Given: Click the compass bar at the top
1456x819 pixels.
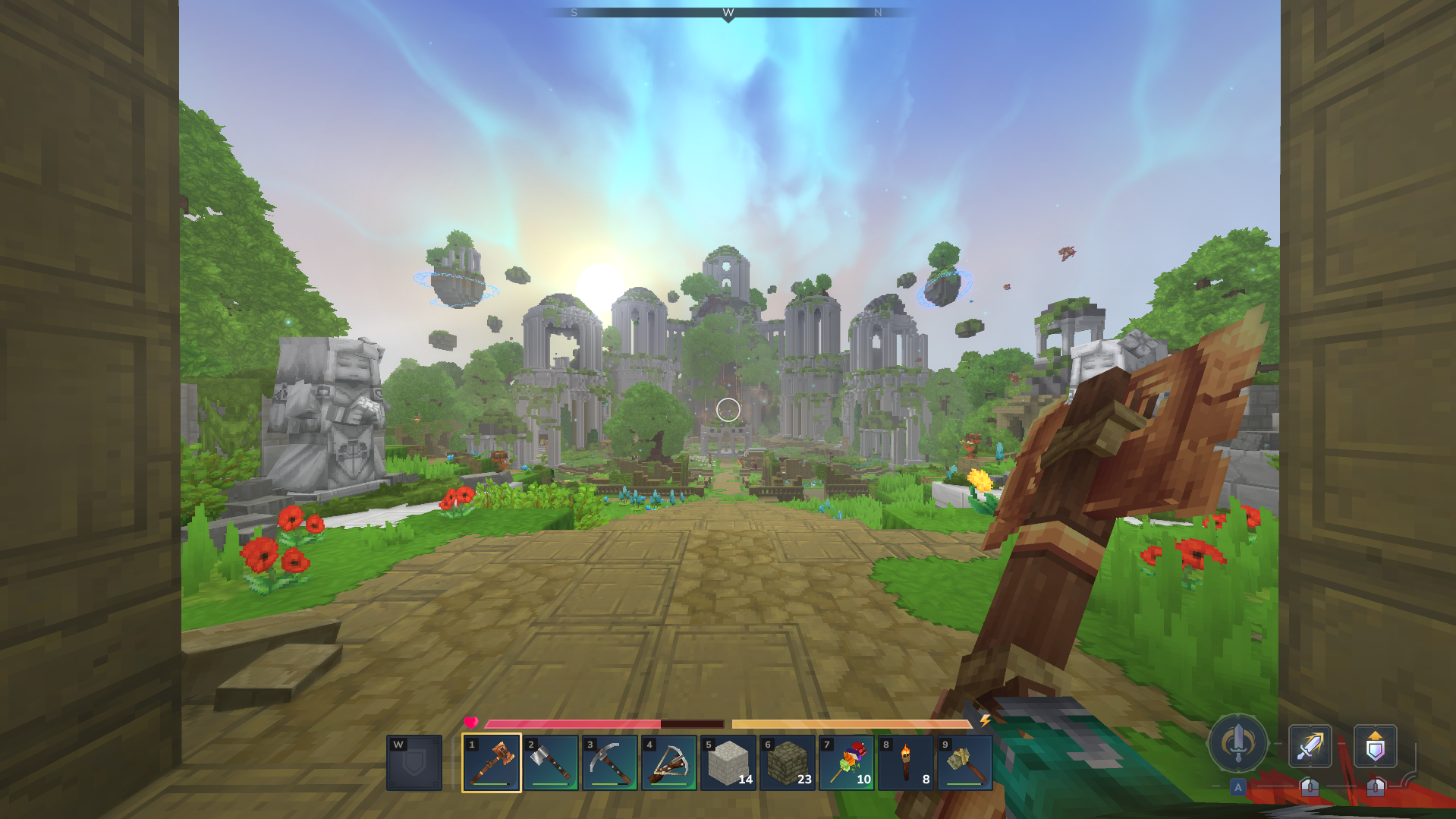Looking at the screenshot, I should pos(728,13).
